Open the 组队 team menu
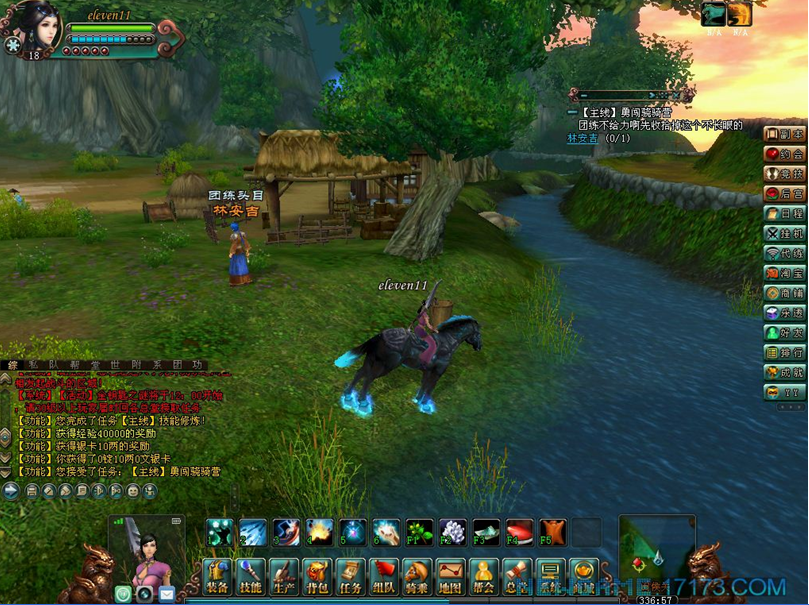 click(383, 575)
